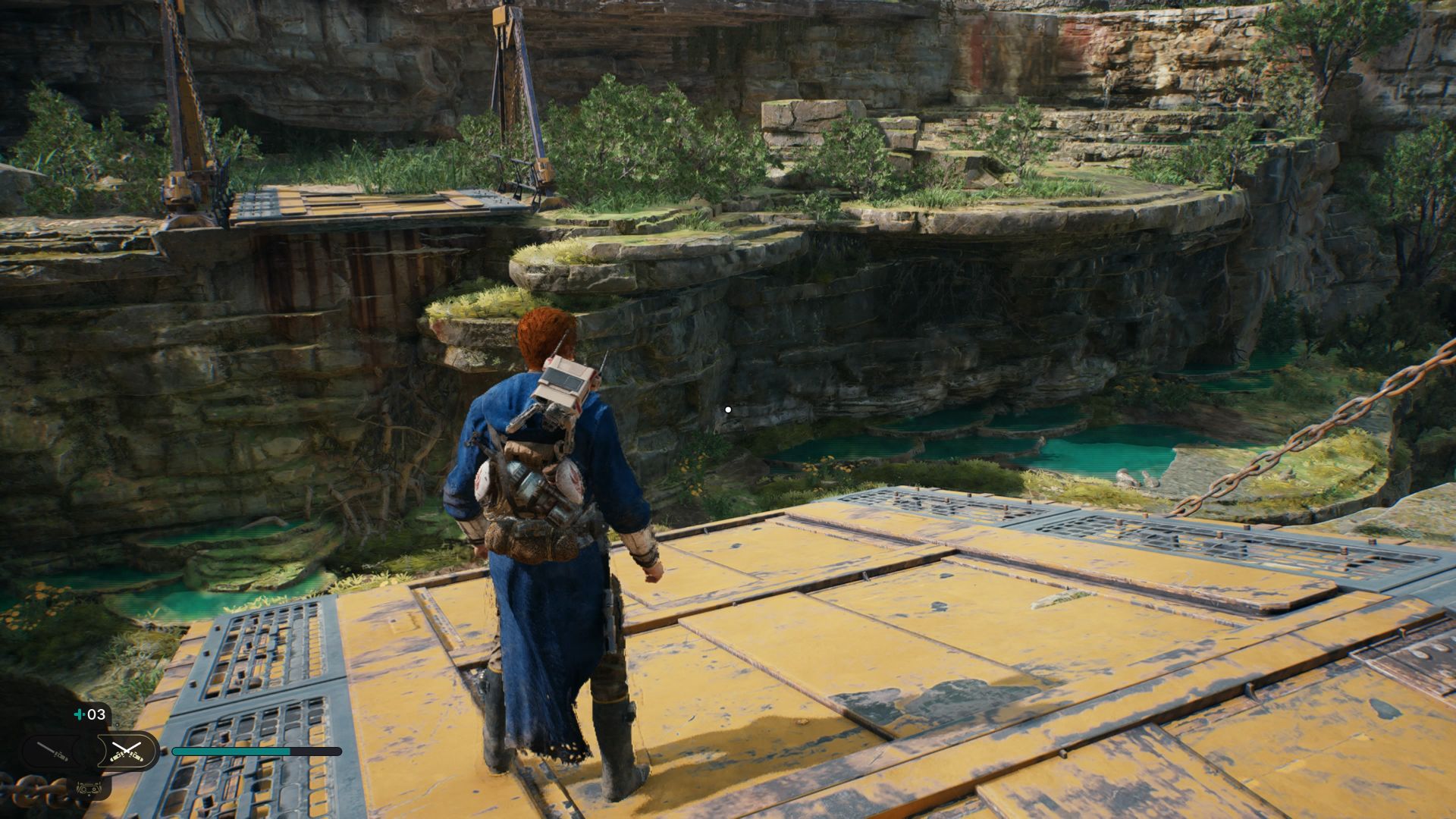Choose the crossed dual lightsabers stance
This screenshot has height=819, width=1456.
(x=126, y=752)
